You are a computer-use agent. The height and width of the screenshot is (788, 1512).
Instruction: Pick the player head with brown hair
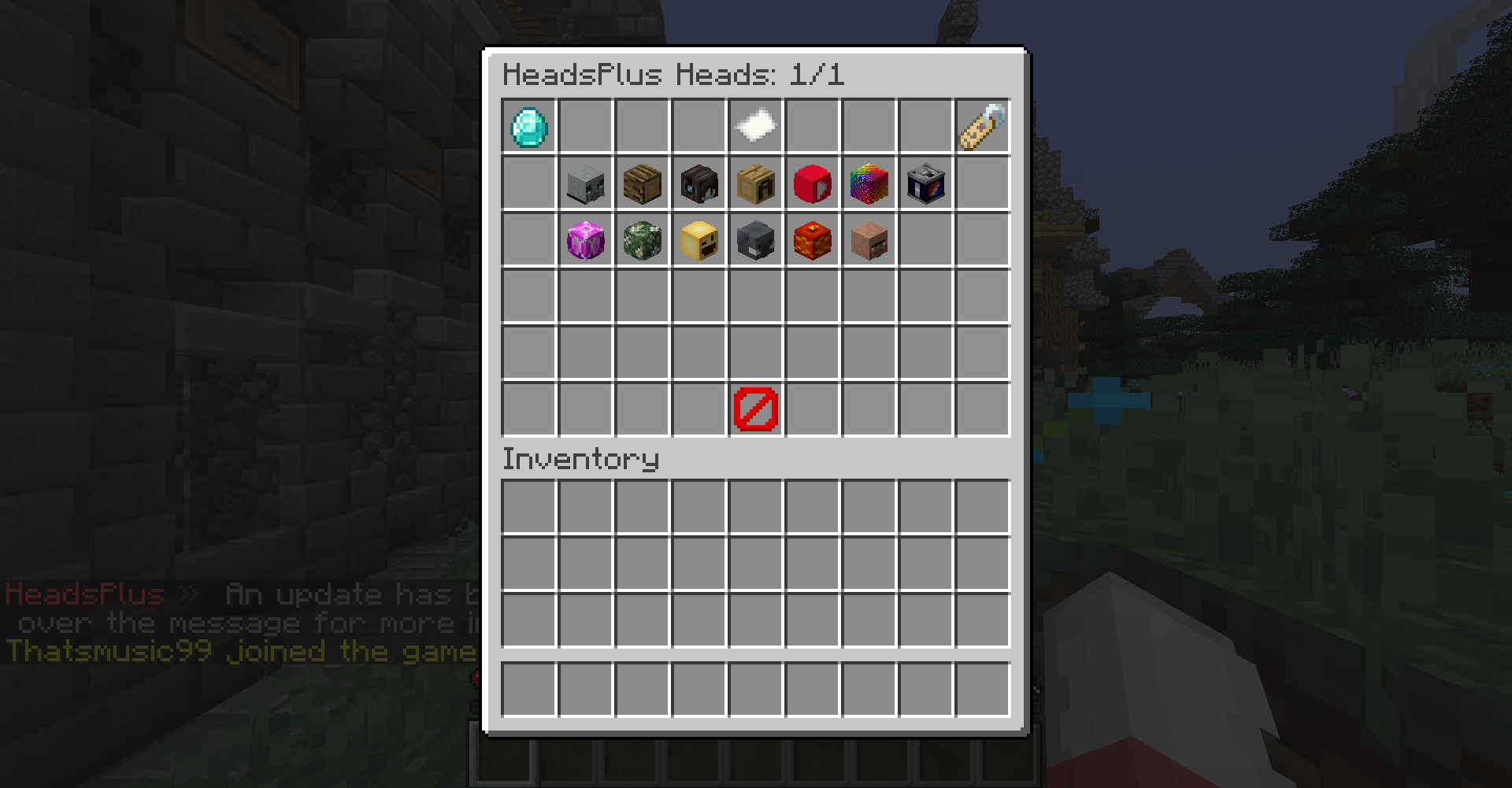(x=699, y=183)
